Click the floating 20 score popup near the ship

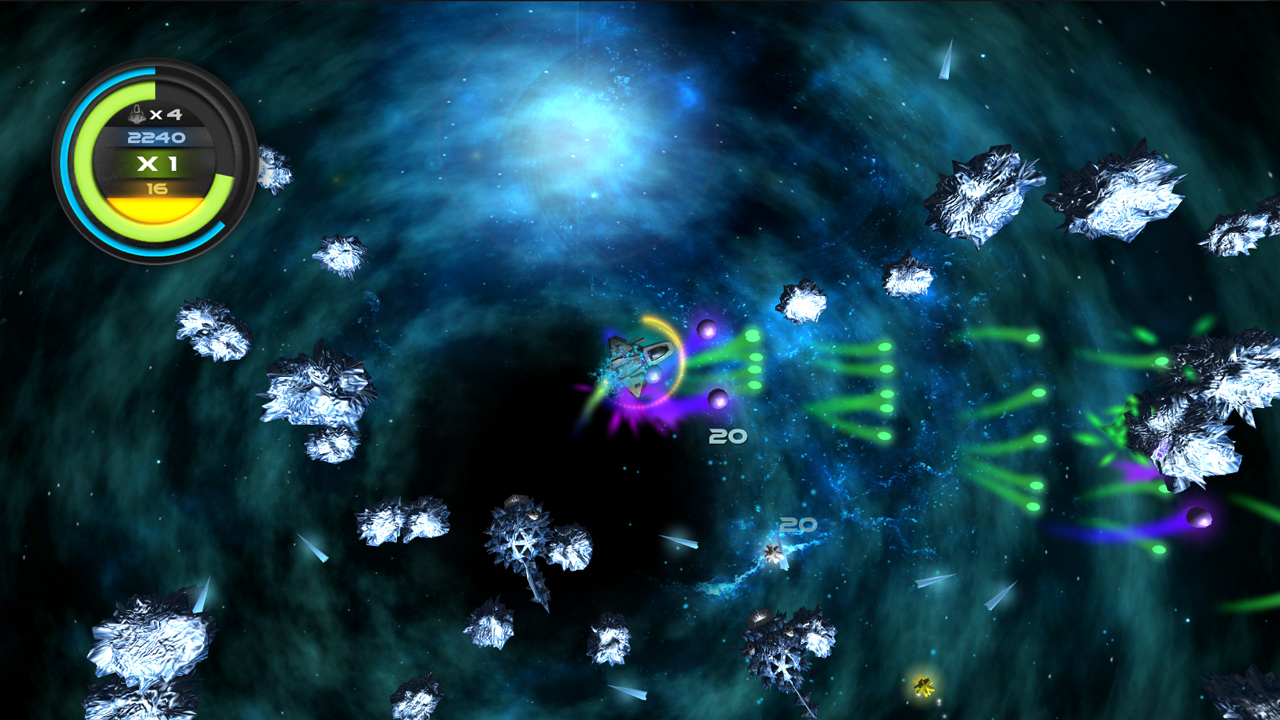pyautogui.click(x=727, y=435)
